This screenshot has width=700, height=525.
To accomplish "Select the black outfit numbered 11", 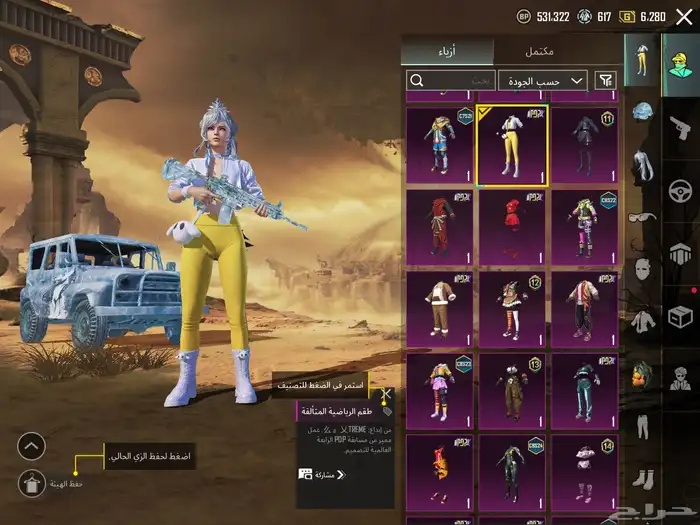I will 585,146.
